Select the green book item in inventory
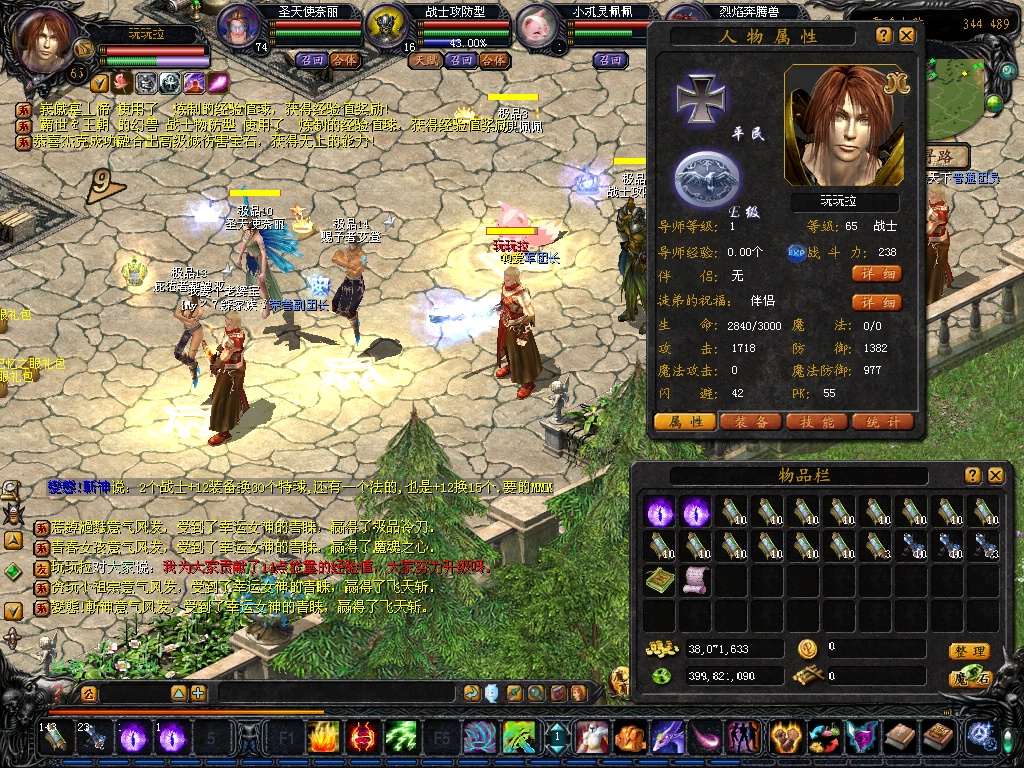The image size is (1024, 768). [659, 579]
